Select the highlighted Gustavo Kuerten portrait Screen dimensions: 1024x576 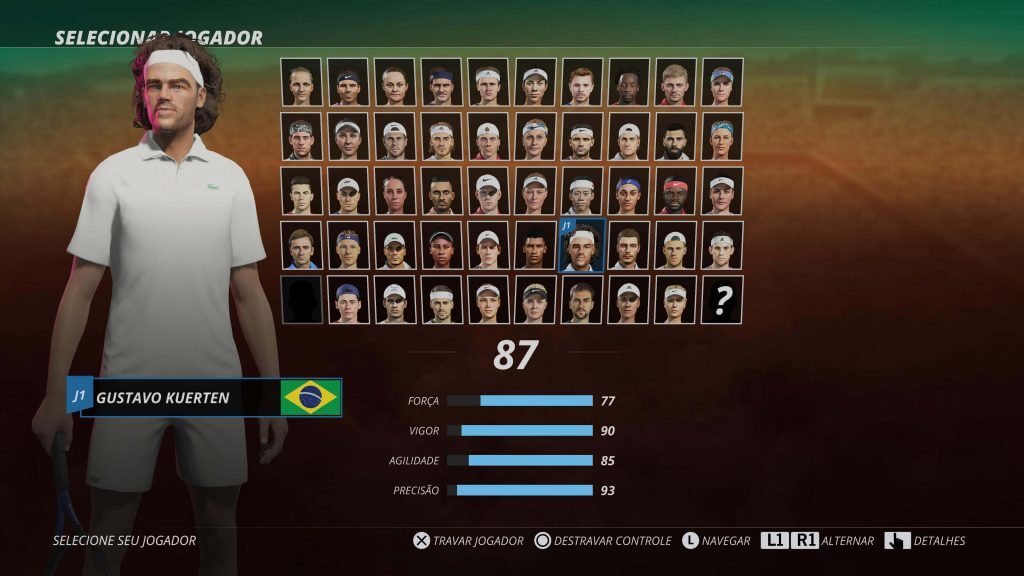[x=581, y=246]
